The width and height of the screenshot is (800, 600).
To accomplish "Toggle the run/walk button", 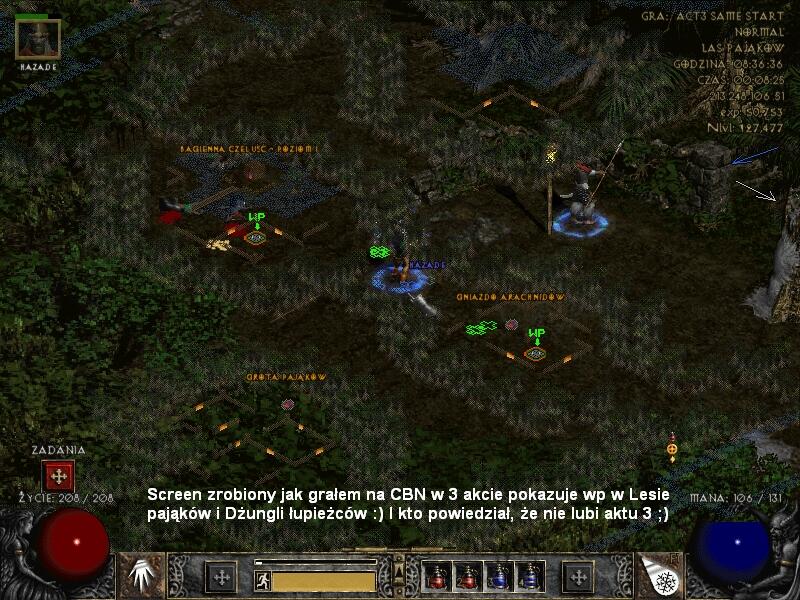I will (x=263, y=580).
